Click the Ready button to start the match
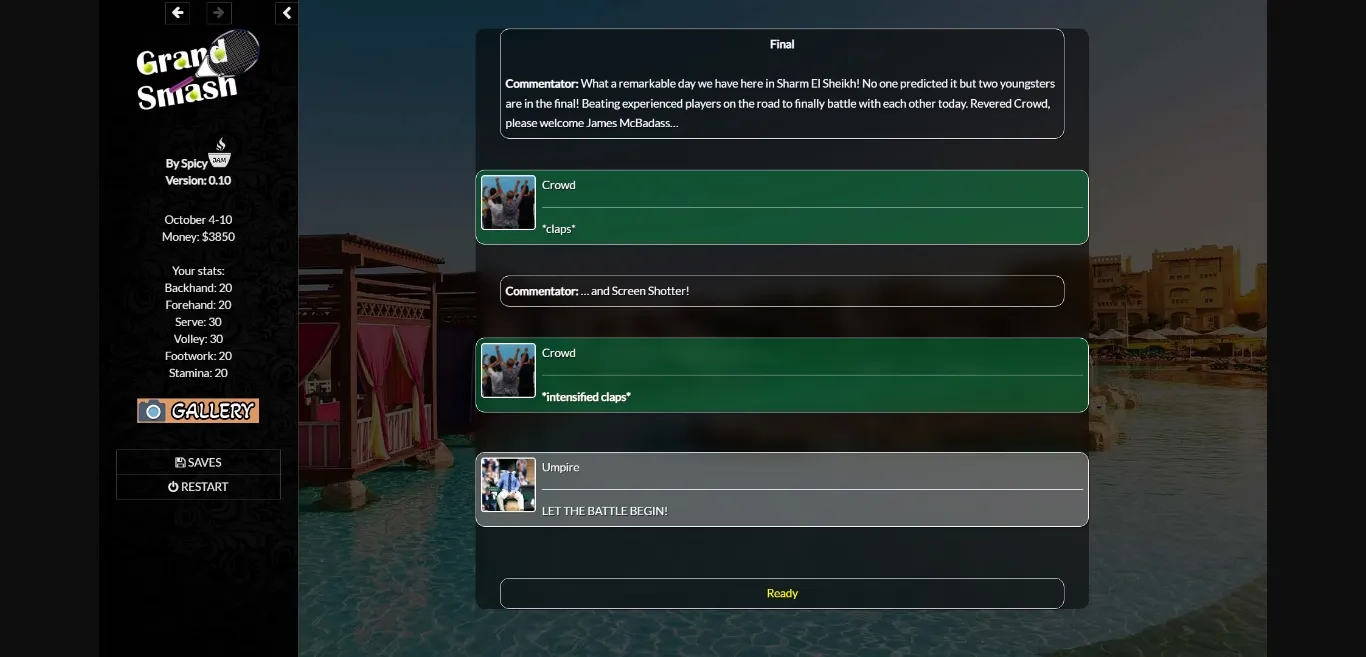 (x=781, y=593)
